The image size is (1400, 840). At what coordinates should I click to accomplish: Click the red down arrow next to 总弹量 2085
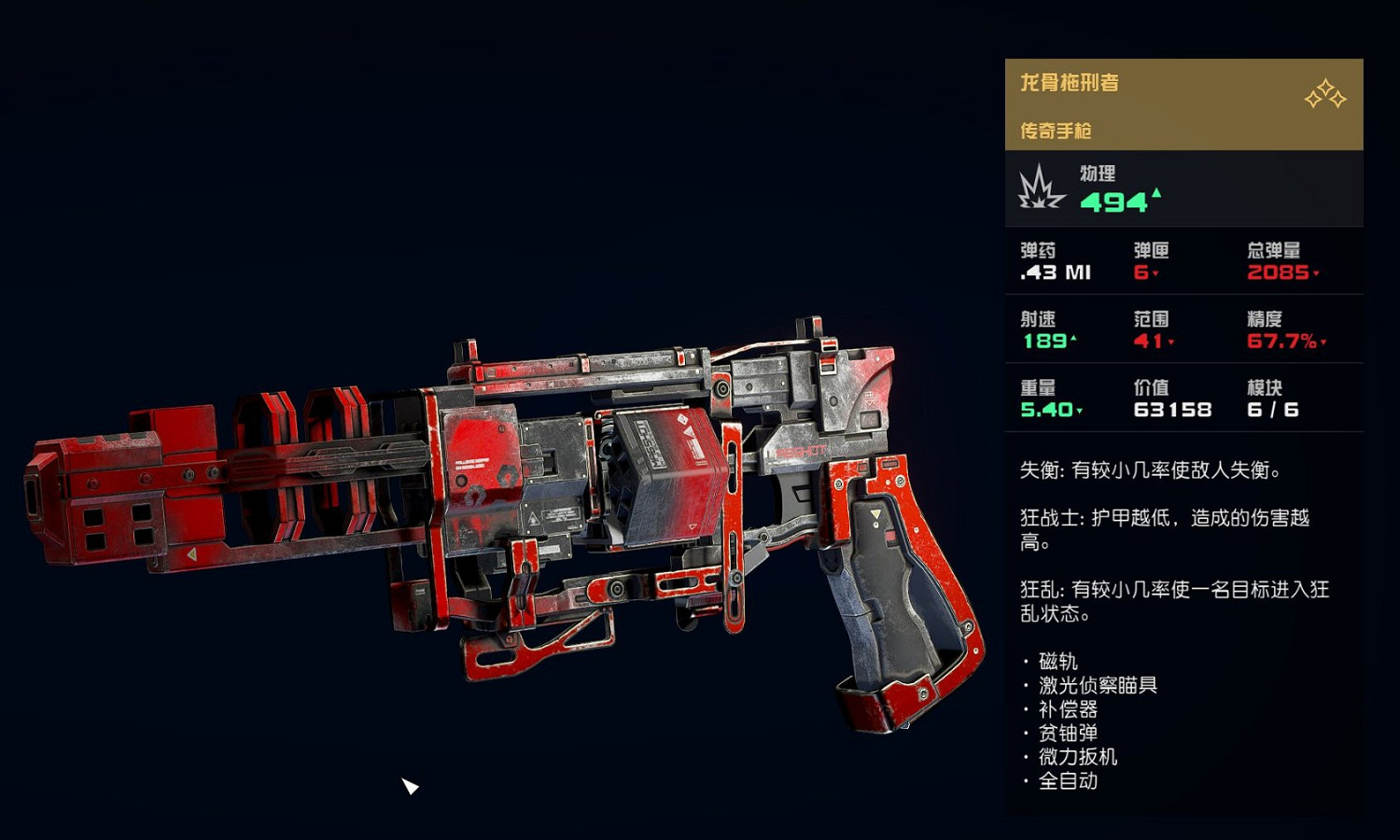[x=1316, y=273]
